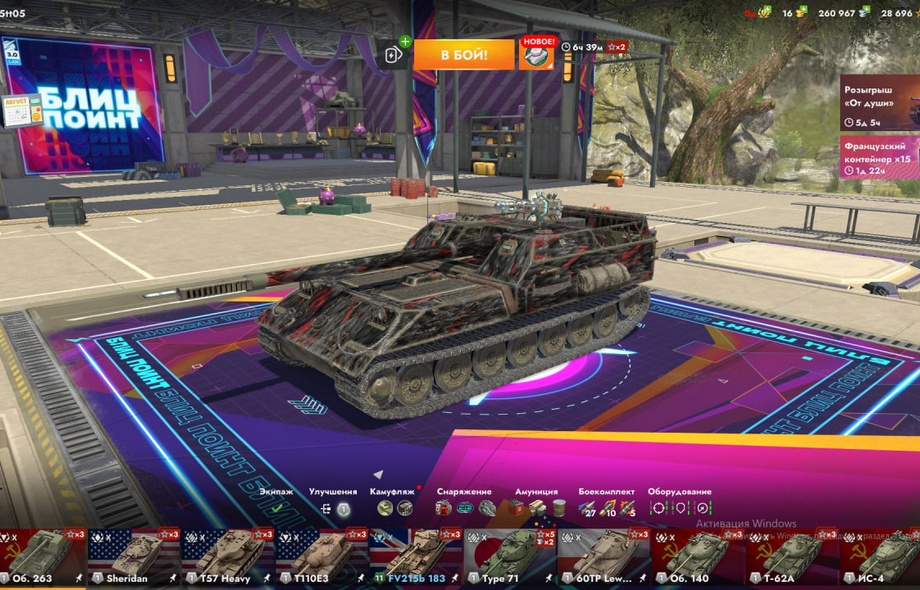Add a booster with the plus card icon
Screen dimensions: 920x590
click(395, 55)
